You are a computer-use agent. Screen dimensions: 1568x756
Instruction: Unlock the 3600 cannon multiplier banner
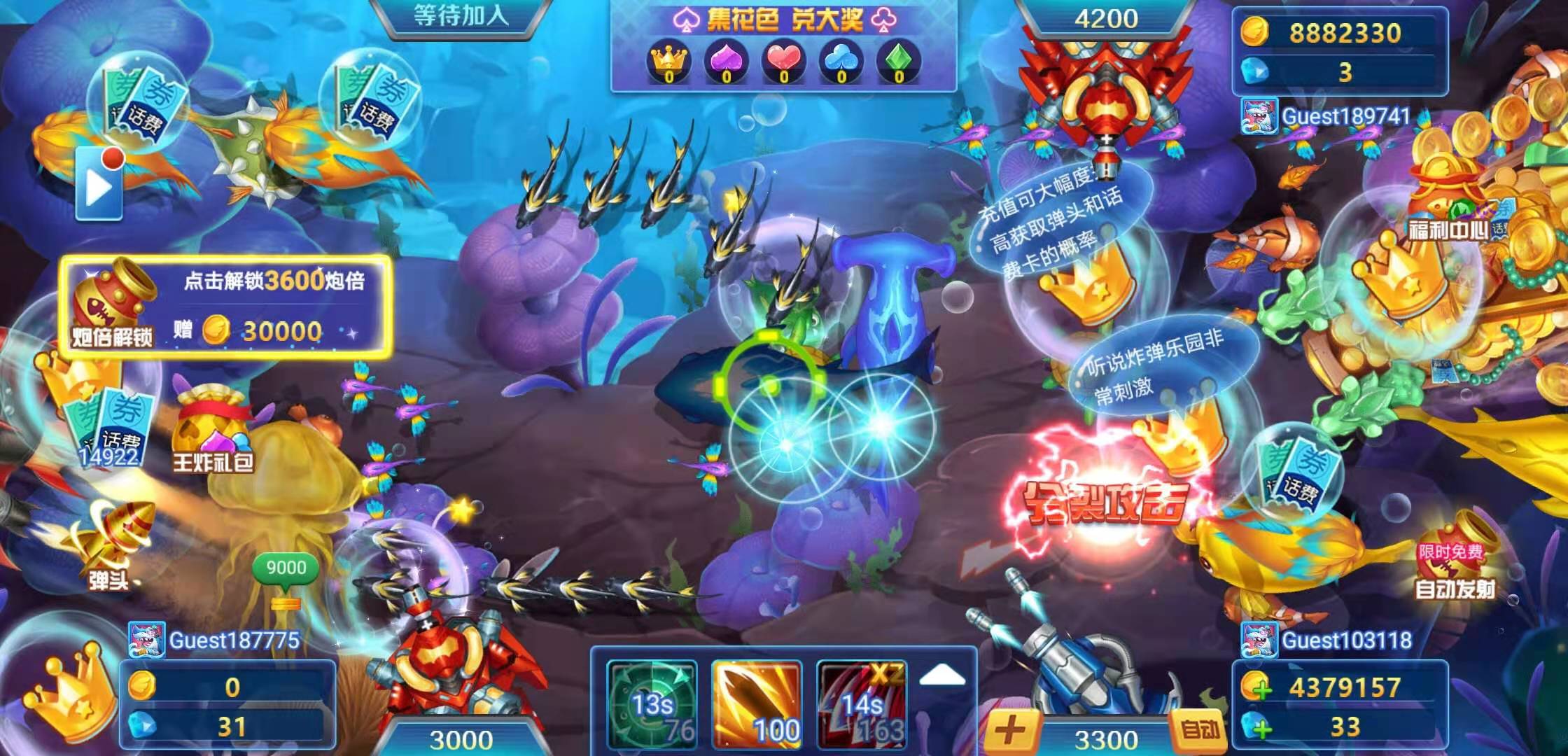(x=225, y=307)
